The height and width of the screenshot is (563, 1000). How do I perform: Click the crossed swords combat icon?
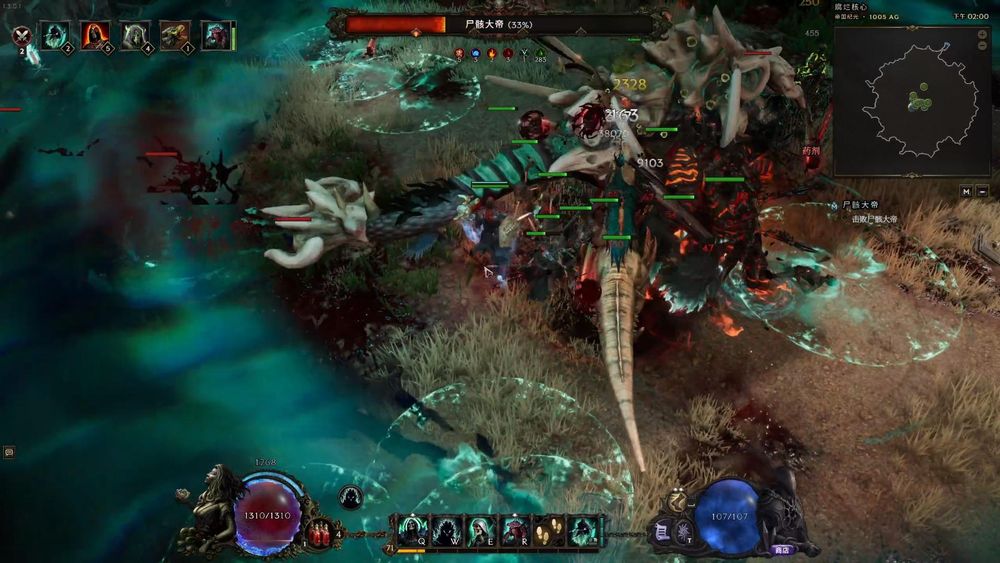21,37
